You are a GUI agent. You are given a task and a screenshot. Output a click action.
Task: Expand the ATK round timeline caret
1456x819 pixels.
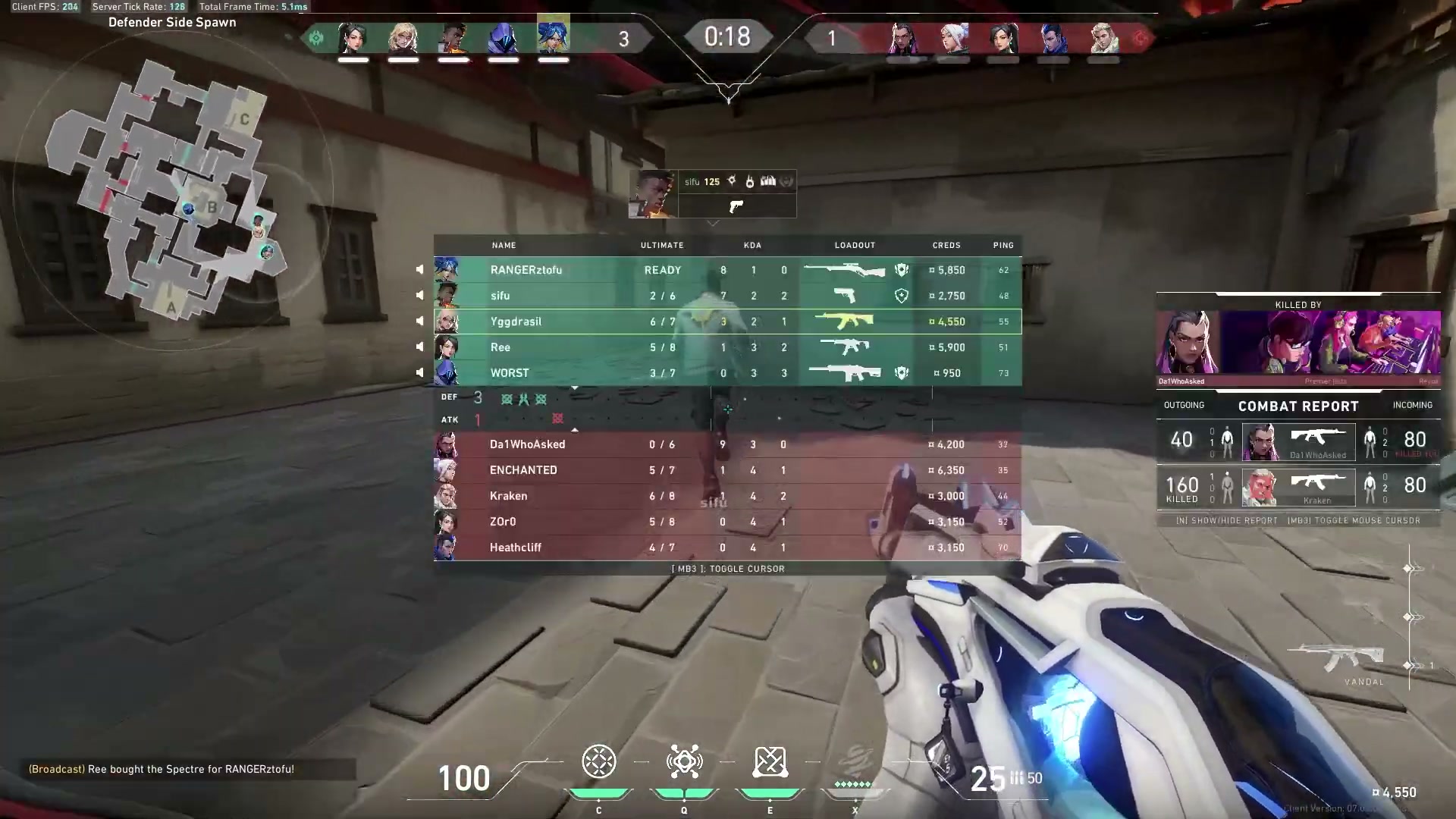575,429
